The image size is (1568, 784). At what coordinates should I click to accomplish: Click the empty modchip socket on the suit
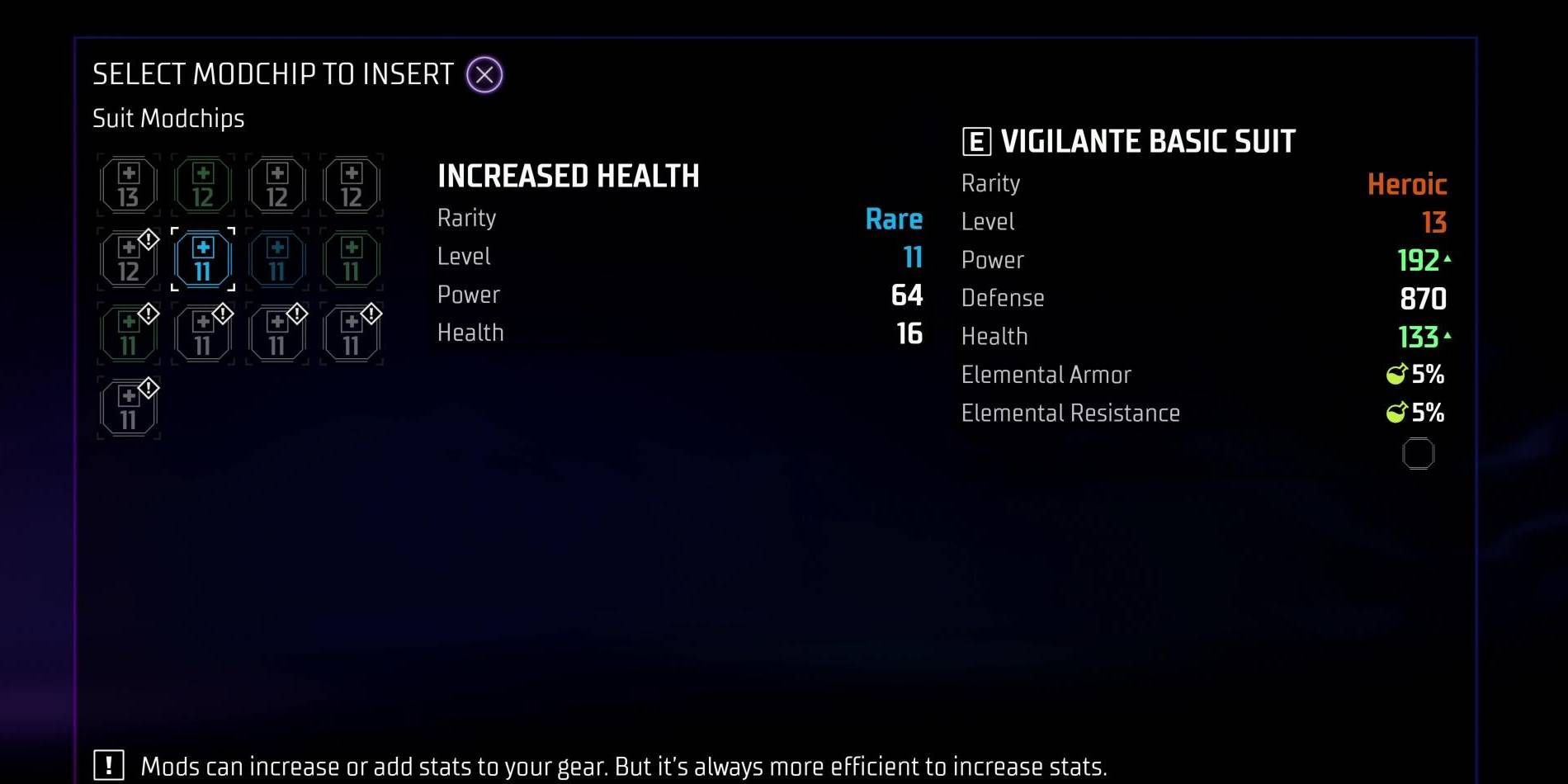click(1419, 453)
